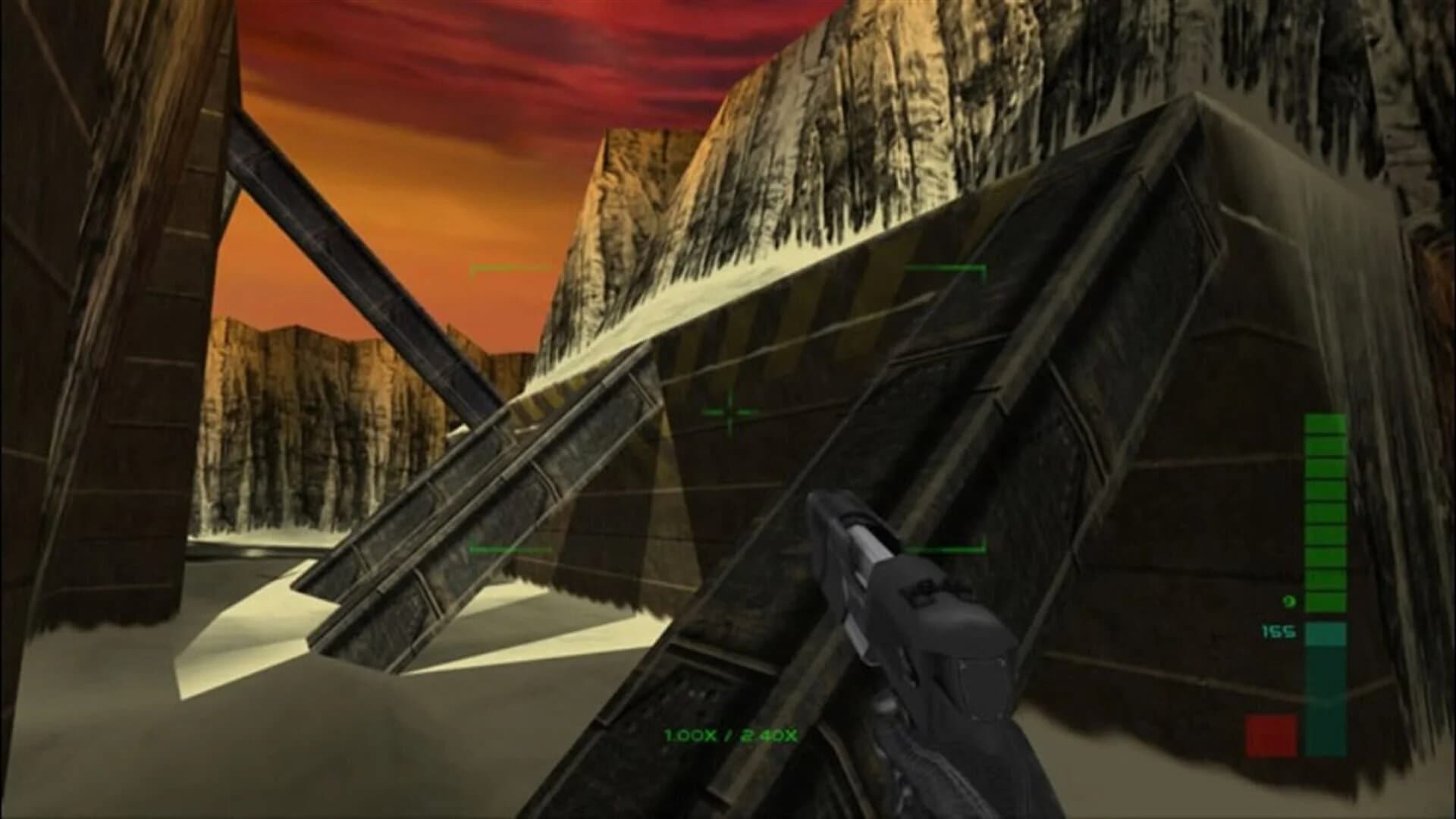Click the red threat indicator square
Screen dimensions: 1456x819
click(1270, 733)
